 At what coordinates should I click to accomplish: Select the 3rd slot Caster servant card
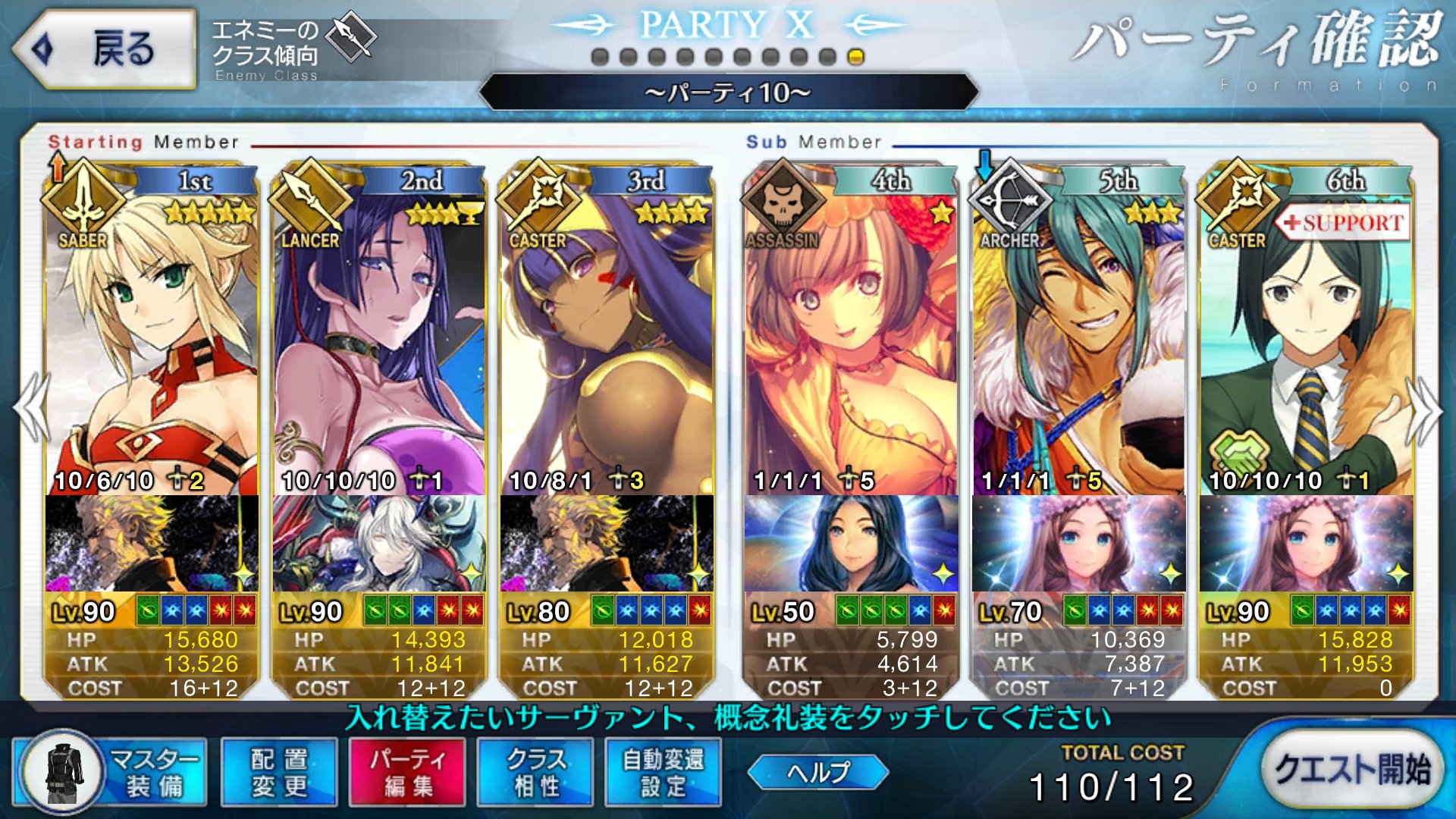(x=607, y=341)
